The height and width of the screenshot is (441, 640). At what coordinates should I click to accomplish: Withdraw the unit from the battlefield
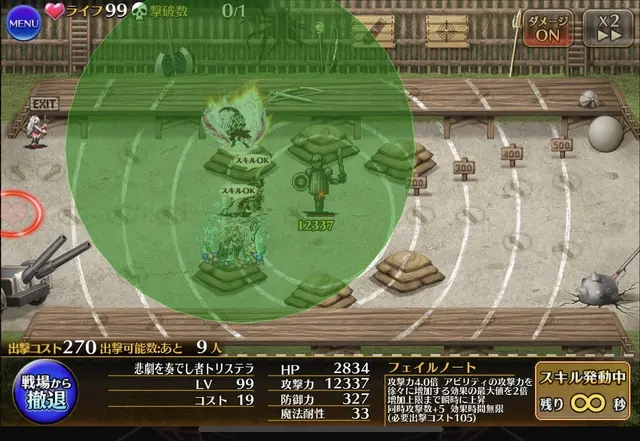(x=43, y=395)
